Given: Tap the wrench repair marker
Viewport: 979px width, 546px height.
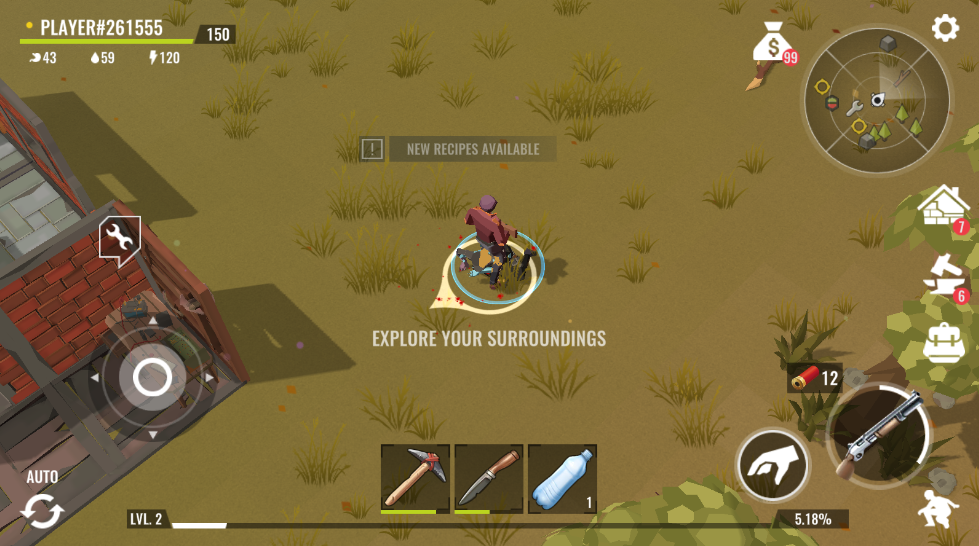Looking at the screenshot, I should point(119,240).
